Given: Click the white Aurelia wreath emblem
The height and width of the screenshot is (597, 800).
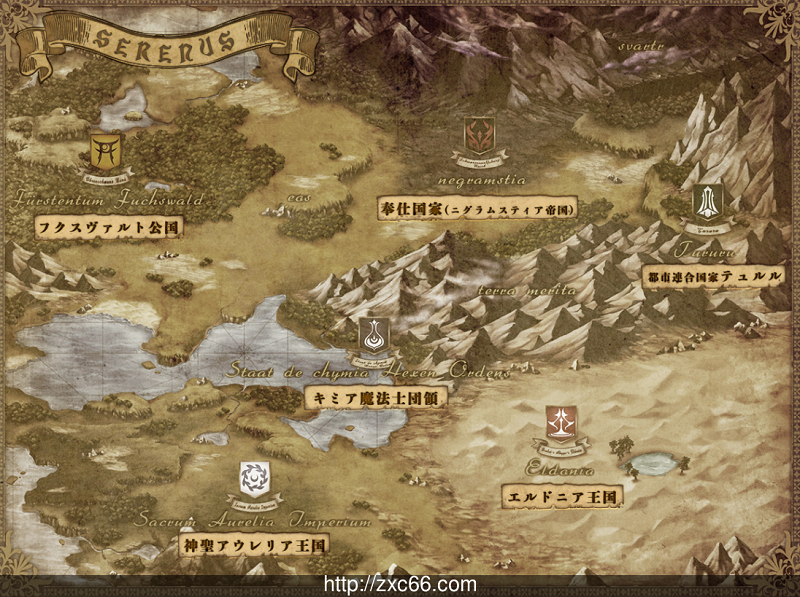Looking at the screenshot, I should click(254, 479).
